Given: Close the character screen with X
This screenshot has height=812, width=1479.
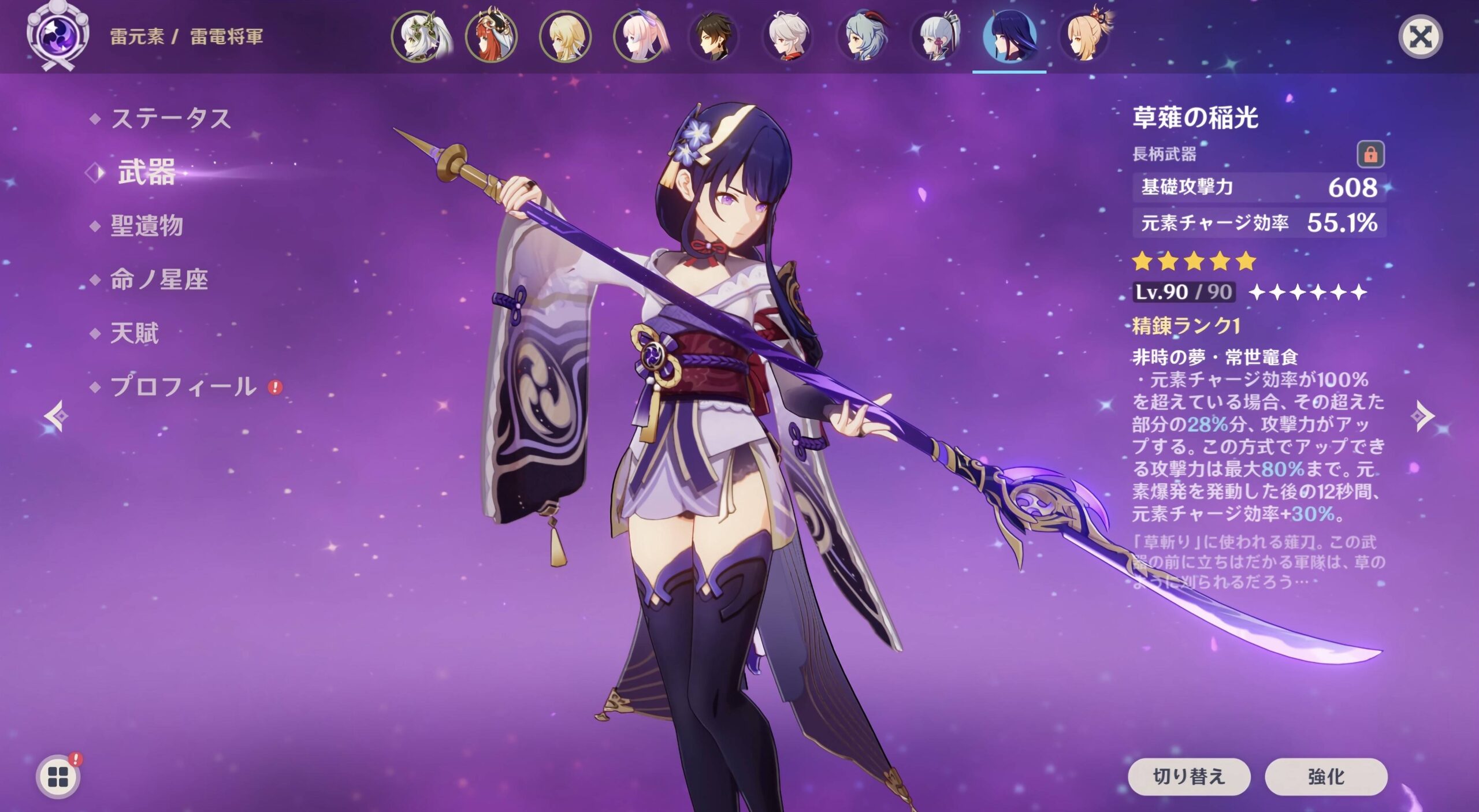Looking at the screenshot, I should tap(1420, 38).
